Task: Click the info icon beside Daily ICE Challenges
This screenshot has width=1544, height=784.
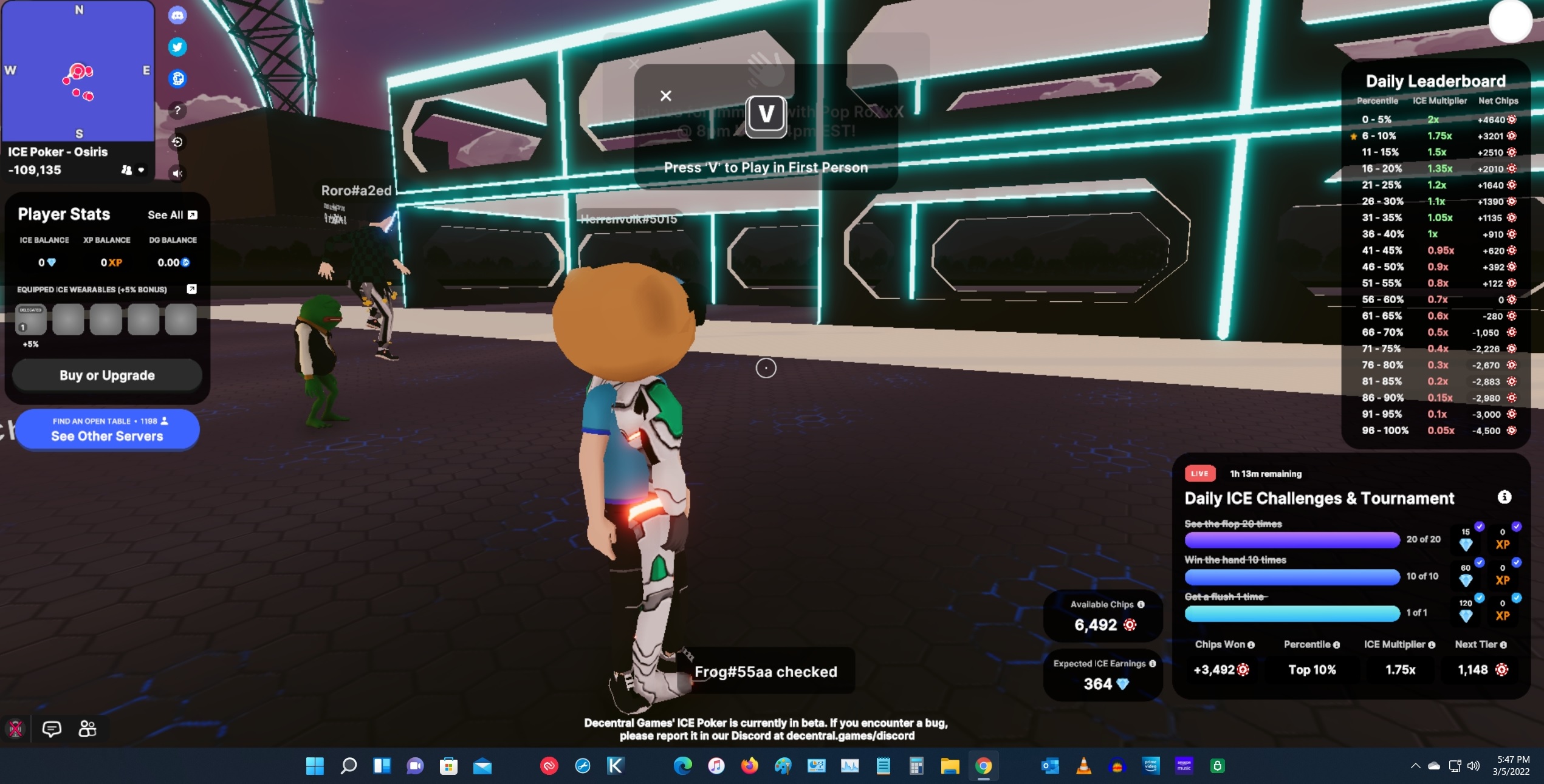Action: click(1505, 496)
